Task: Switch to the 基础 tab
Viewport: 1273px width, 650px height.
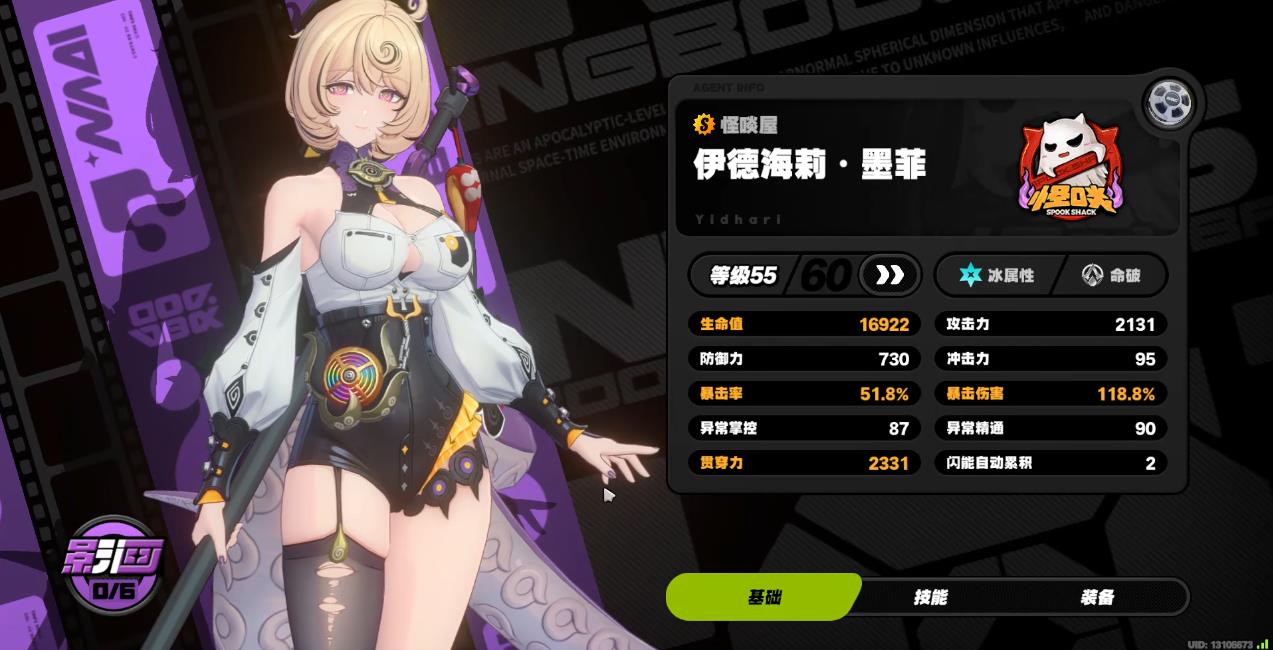Action: pos(764,597)
